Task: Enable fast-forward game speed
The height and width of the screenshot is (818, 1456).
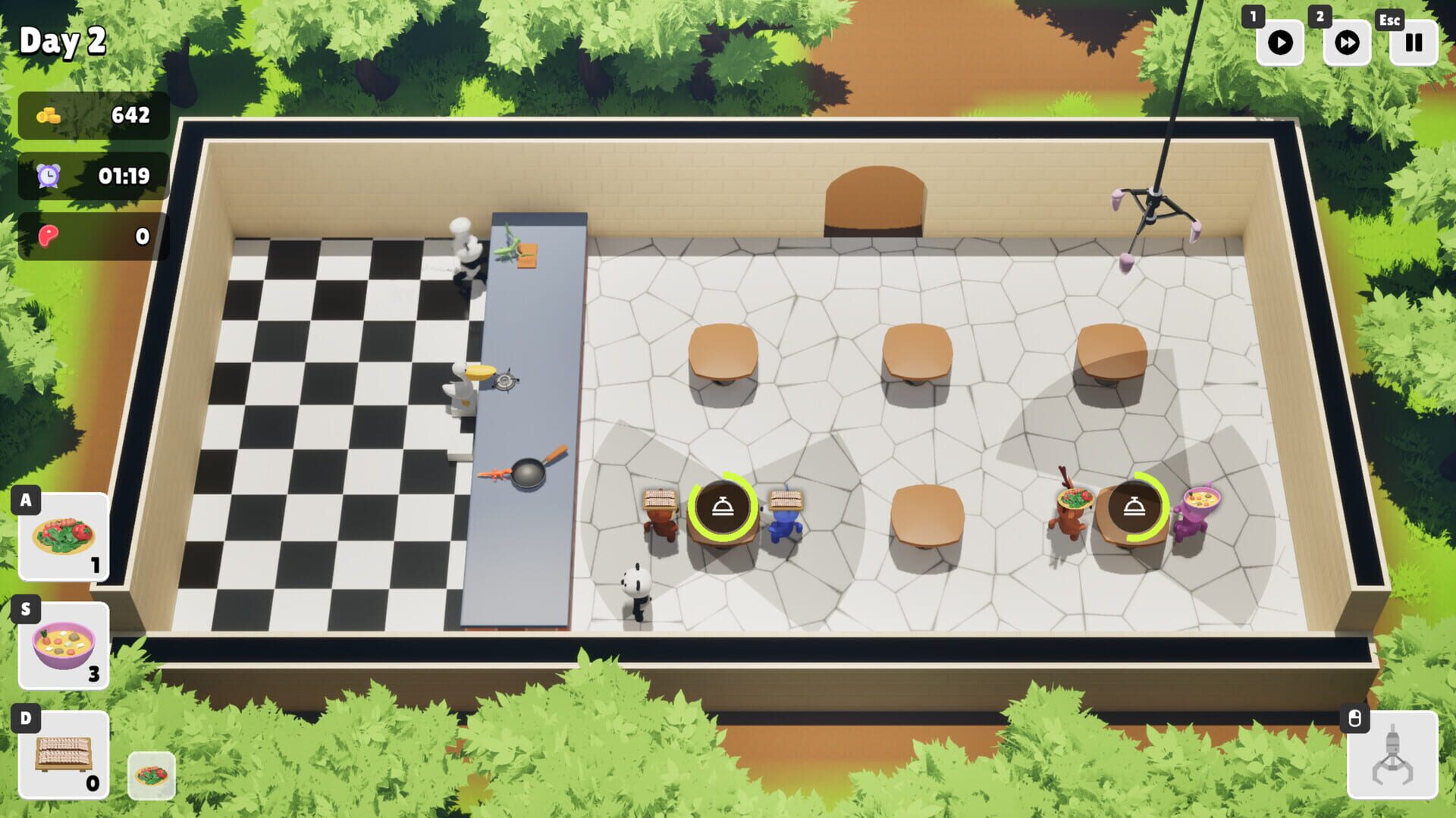Action: pyautogui.click(x=1345, y=43)
